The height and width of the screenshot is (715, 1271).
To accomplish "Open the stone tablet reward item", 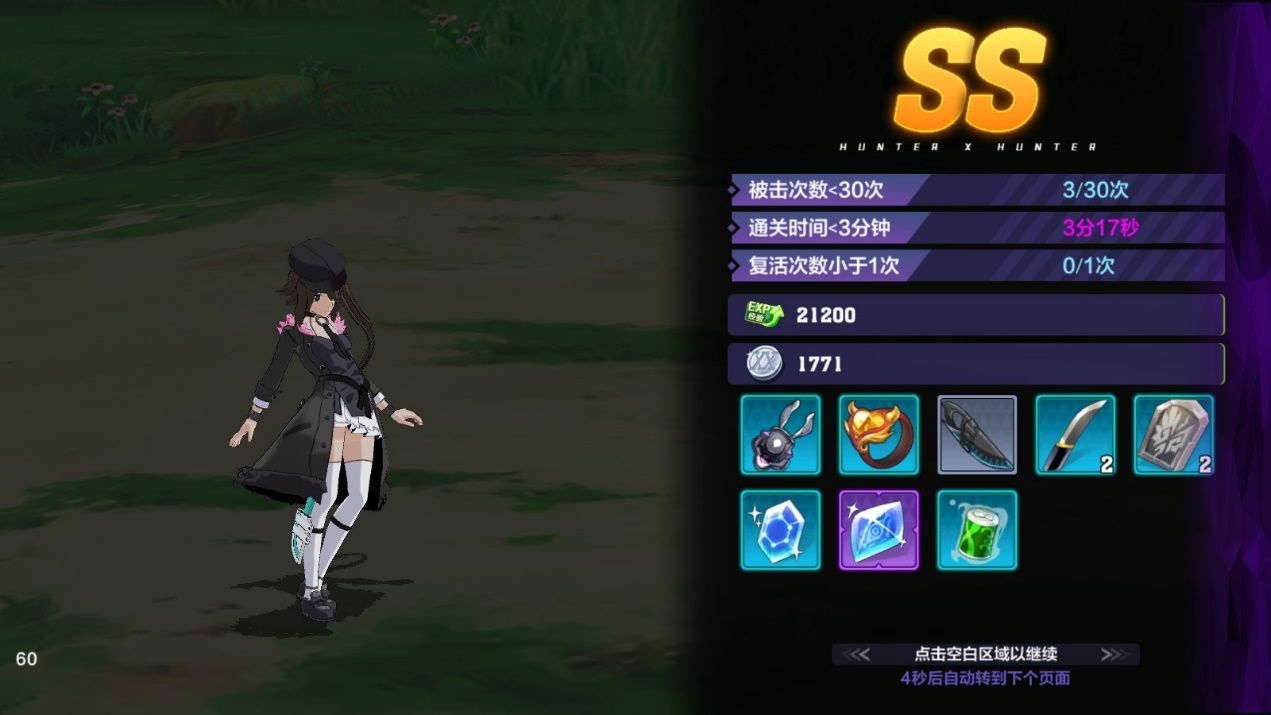I will coord(1173,434).
